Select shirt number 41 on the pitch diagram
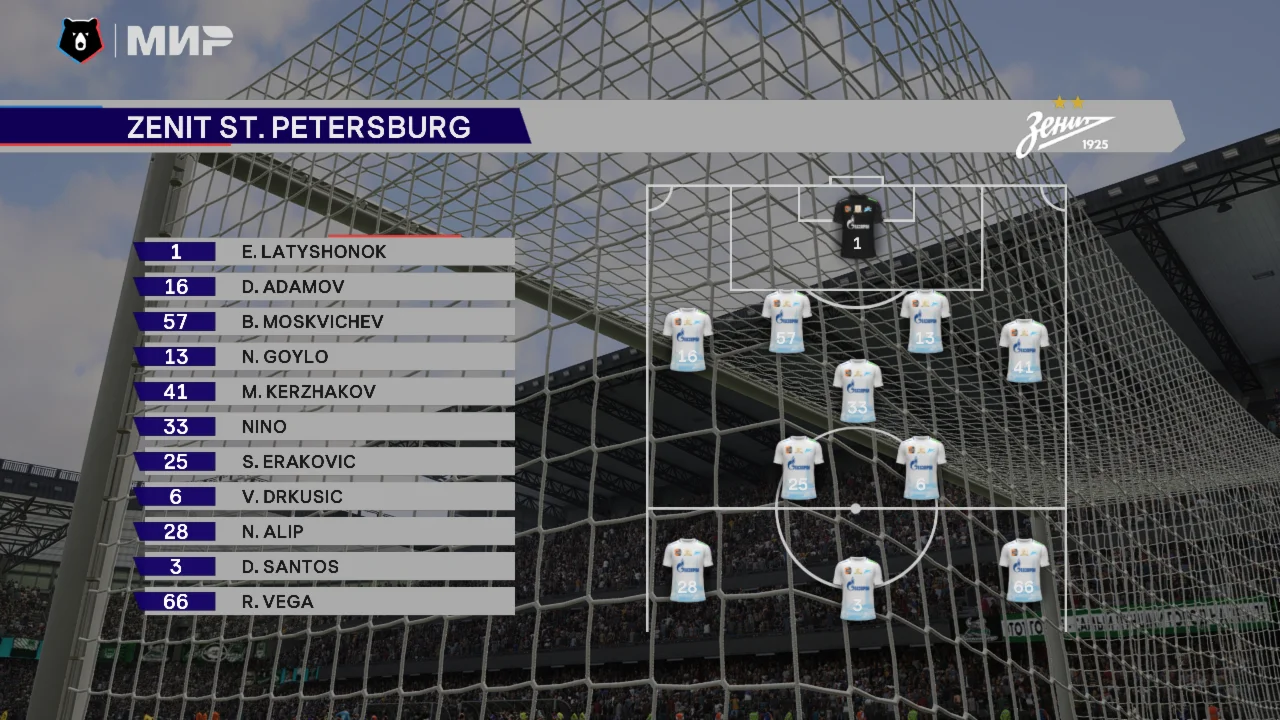1280x720 pixels. (x=1024, y=351)
